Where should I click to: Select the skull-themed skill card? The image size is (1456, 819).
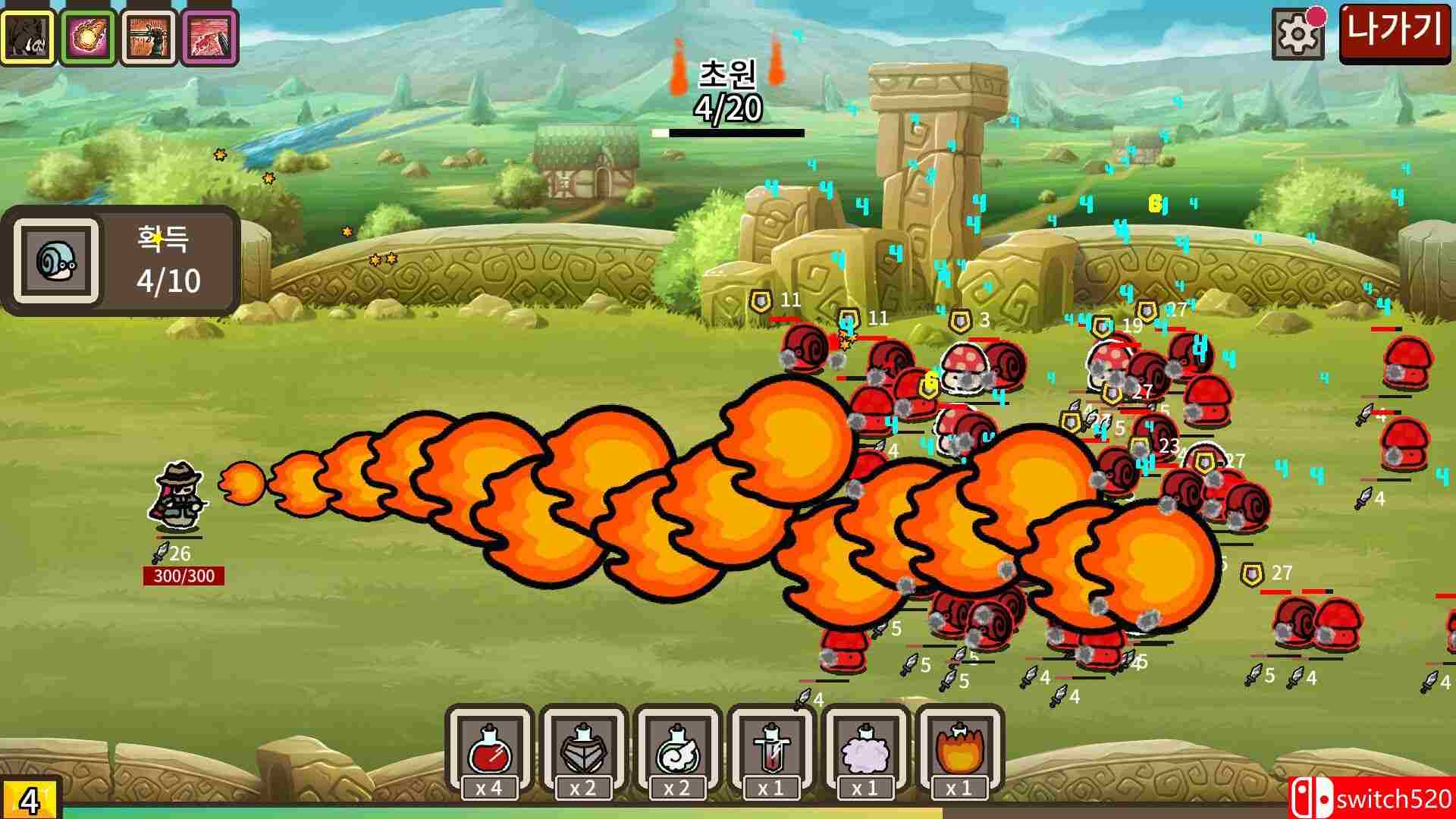pos(29,36)
